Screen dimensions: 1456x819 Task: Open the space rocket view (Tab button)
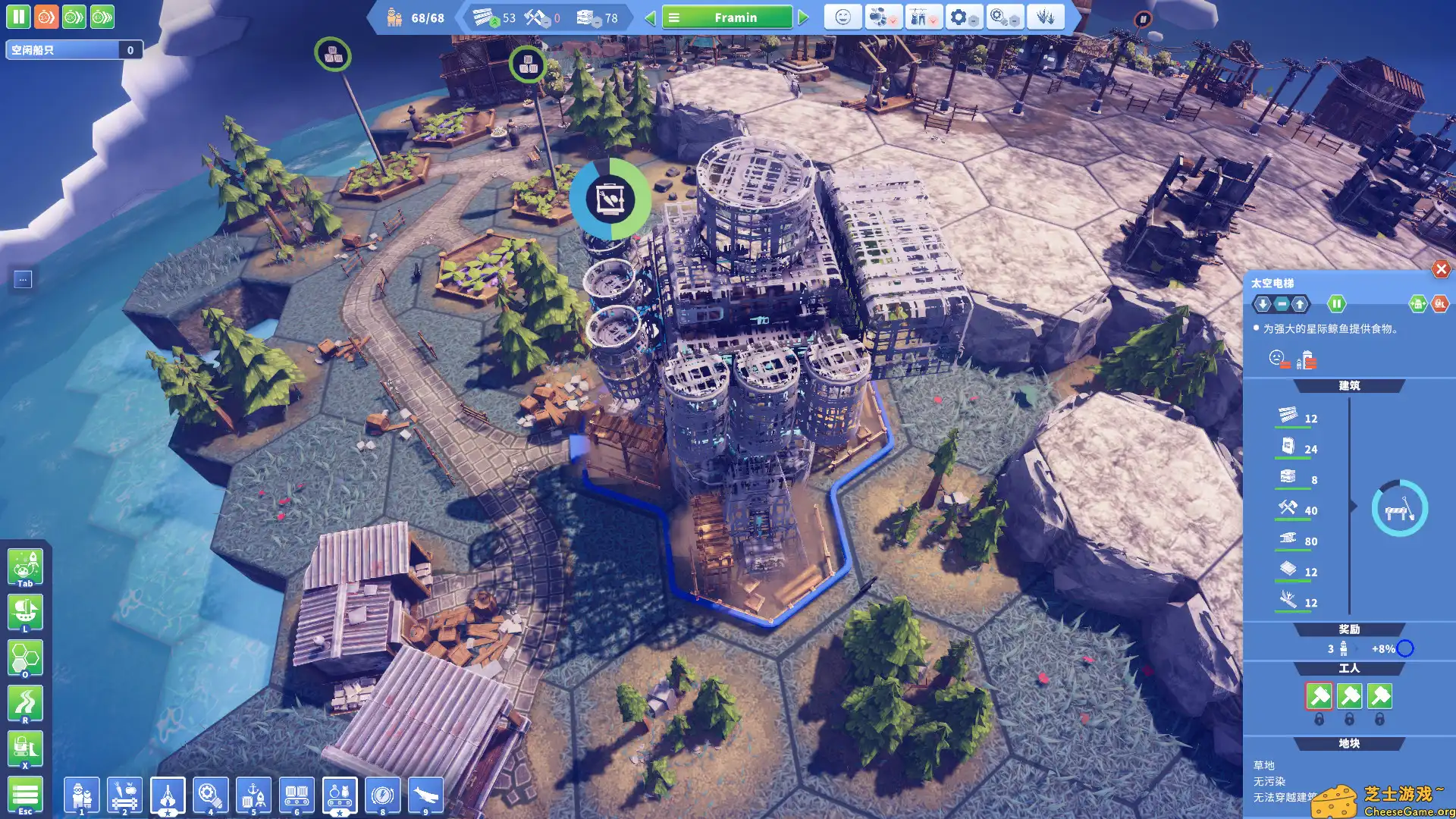(x=25, y=567)
